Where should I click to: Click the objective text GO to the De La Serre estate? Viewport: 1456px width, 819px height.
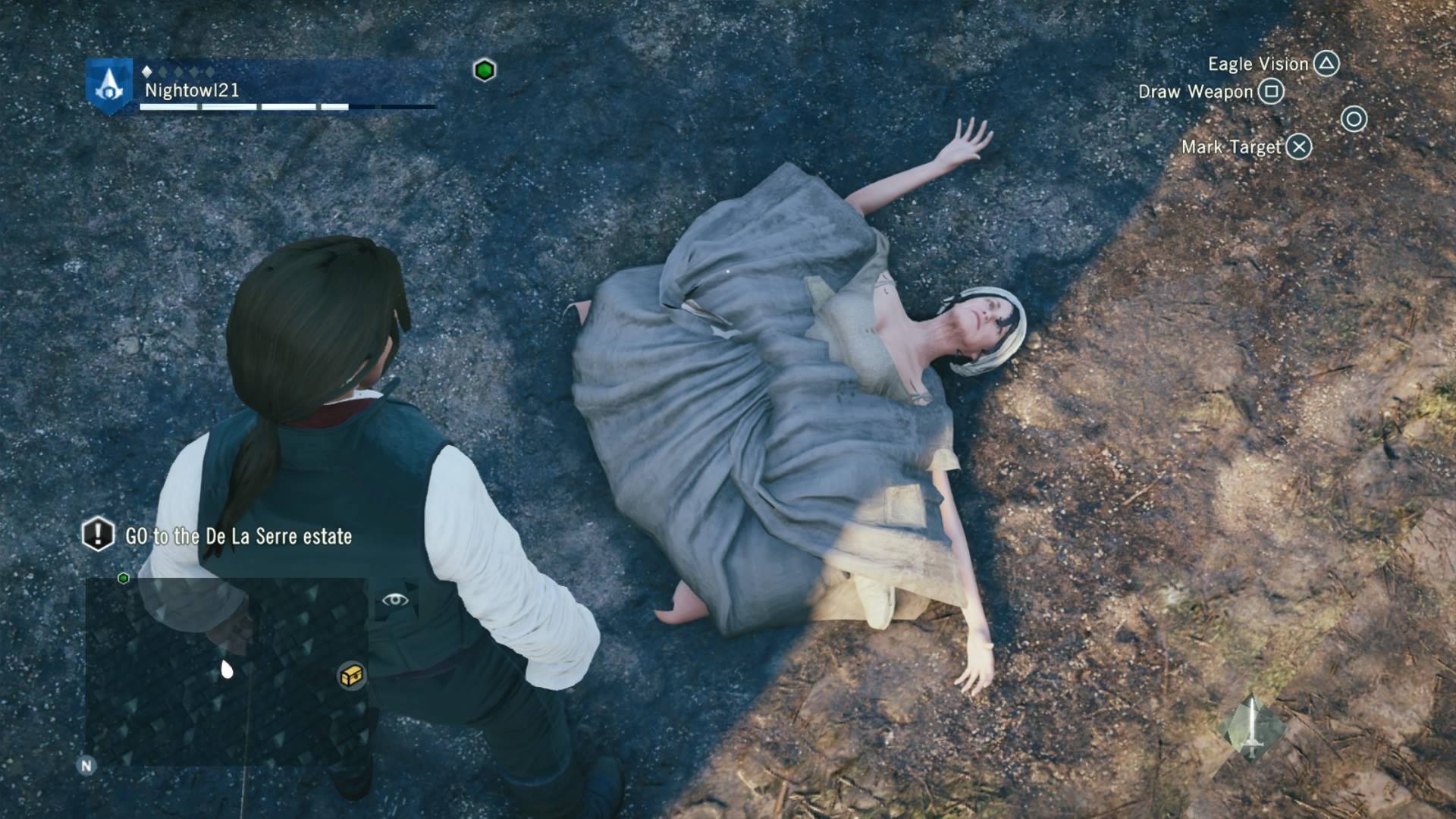click(237, 535)
